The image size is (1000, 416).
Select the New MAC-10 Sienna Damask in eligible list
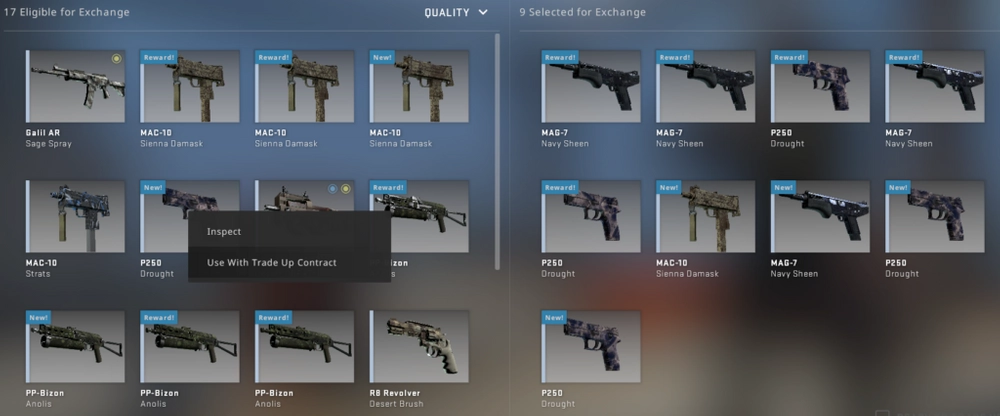click(420, 86)
